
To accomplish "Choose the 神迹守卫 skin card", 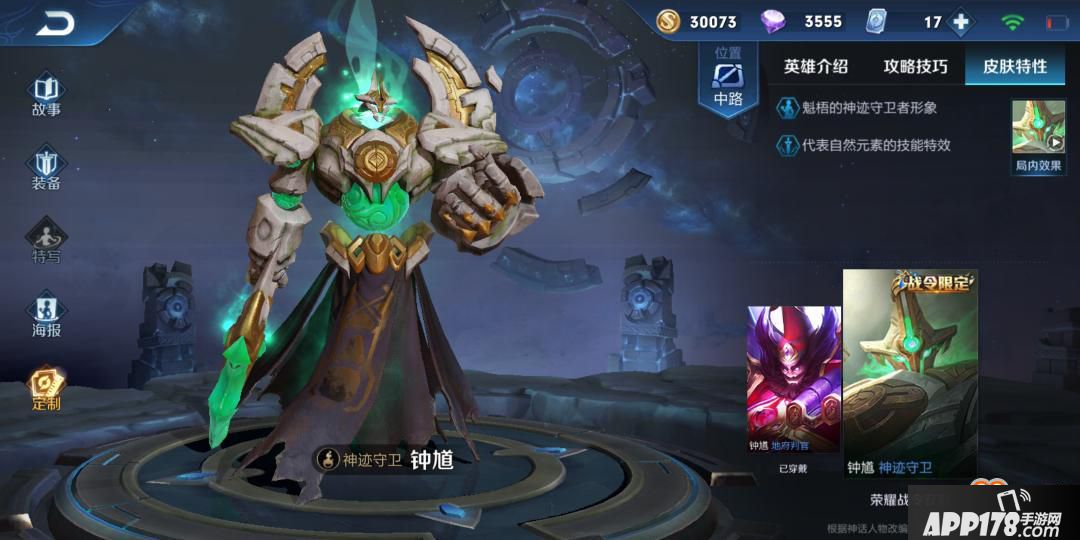I will pyautogui.click(x=910, y=375).
